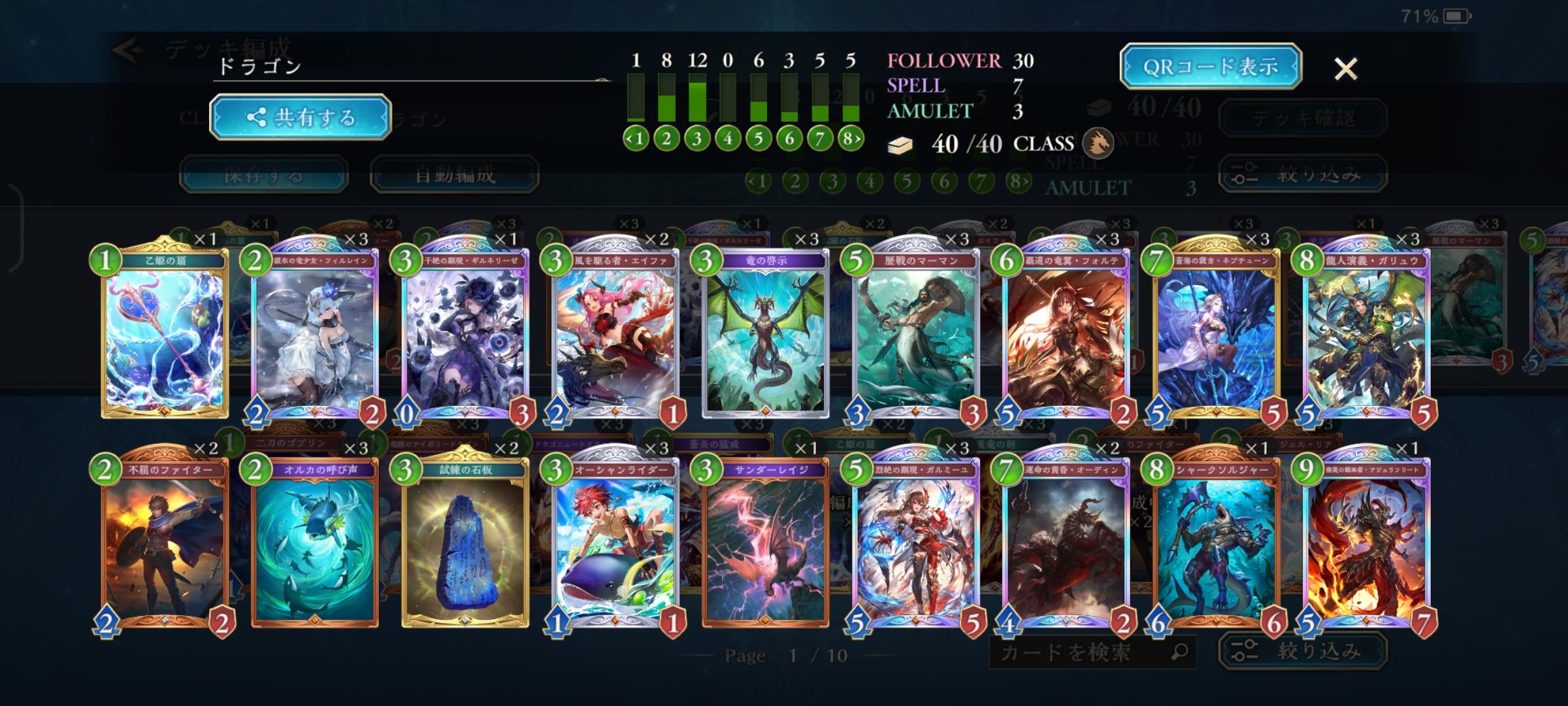Image resolution: width=1568 pixels, height=706 pixels.
Task: Tap the 共有する share button
Action: pyautogui.click(x=301, y=118)
